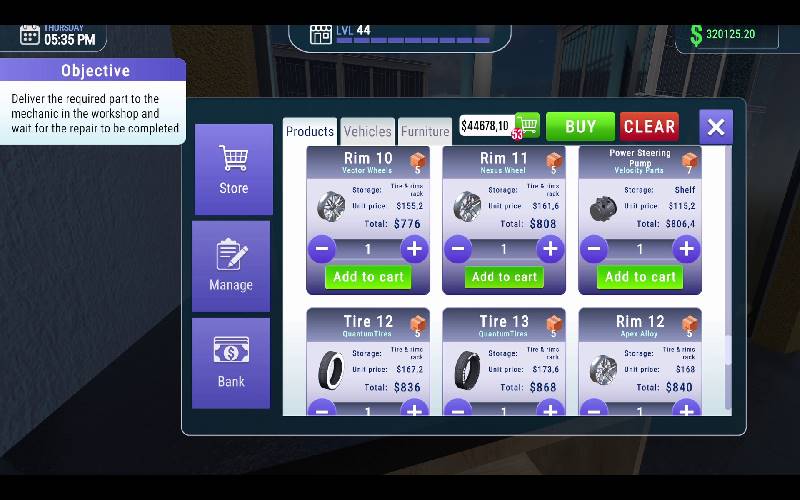The width and height of the screenshot is (800, 500).
Task: Click the green BUY button
Action: coord(580,126)
